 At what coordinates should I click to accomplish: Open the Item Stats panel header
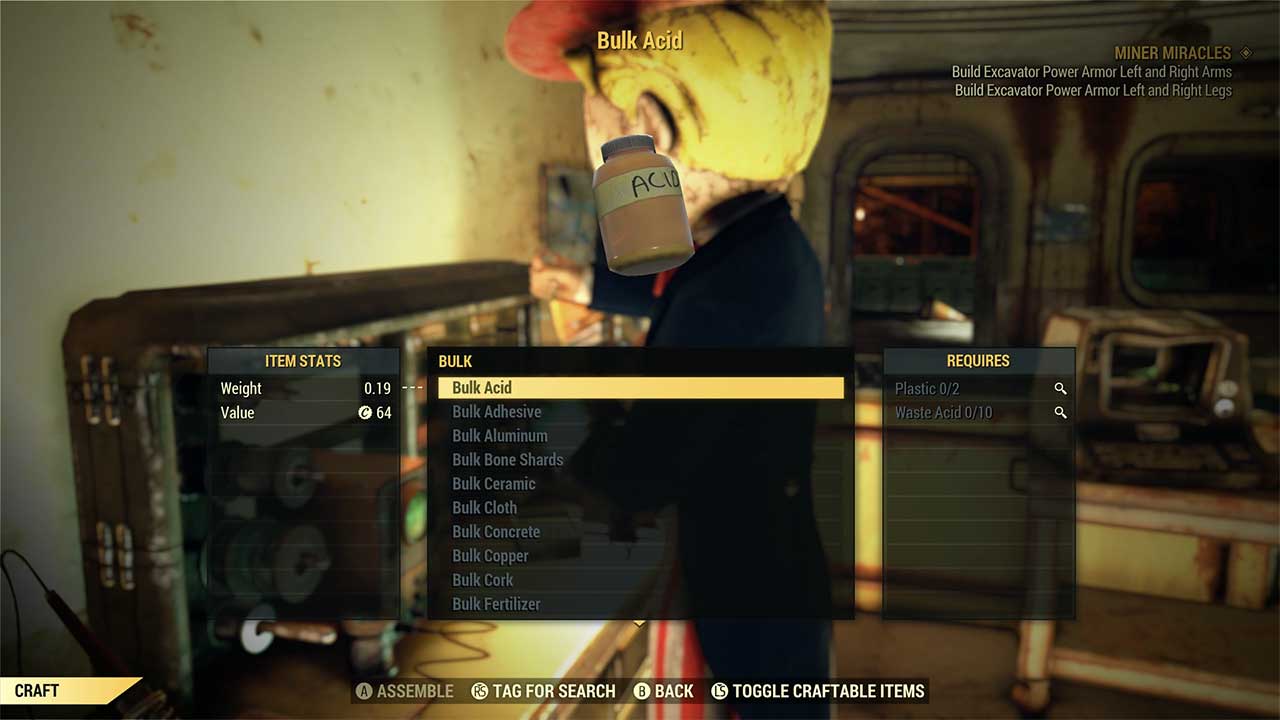tap(303, 361)
